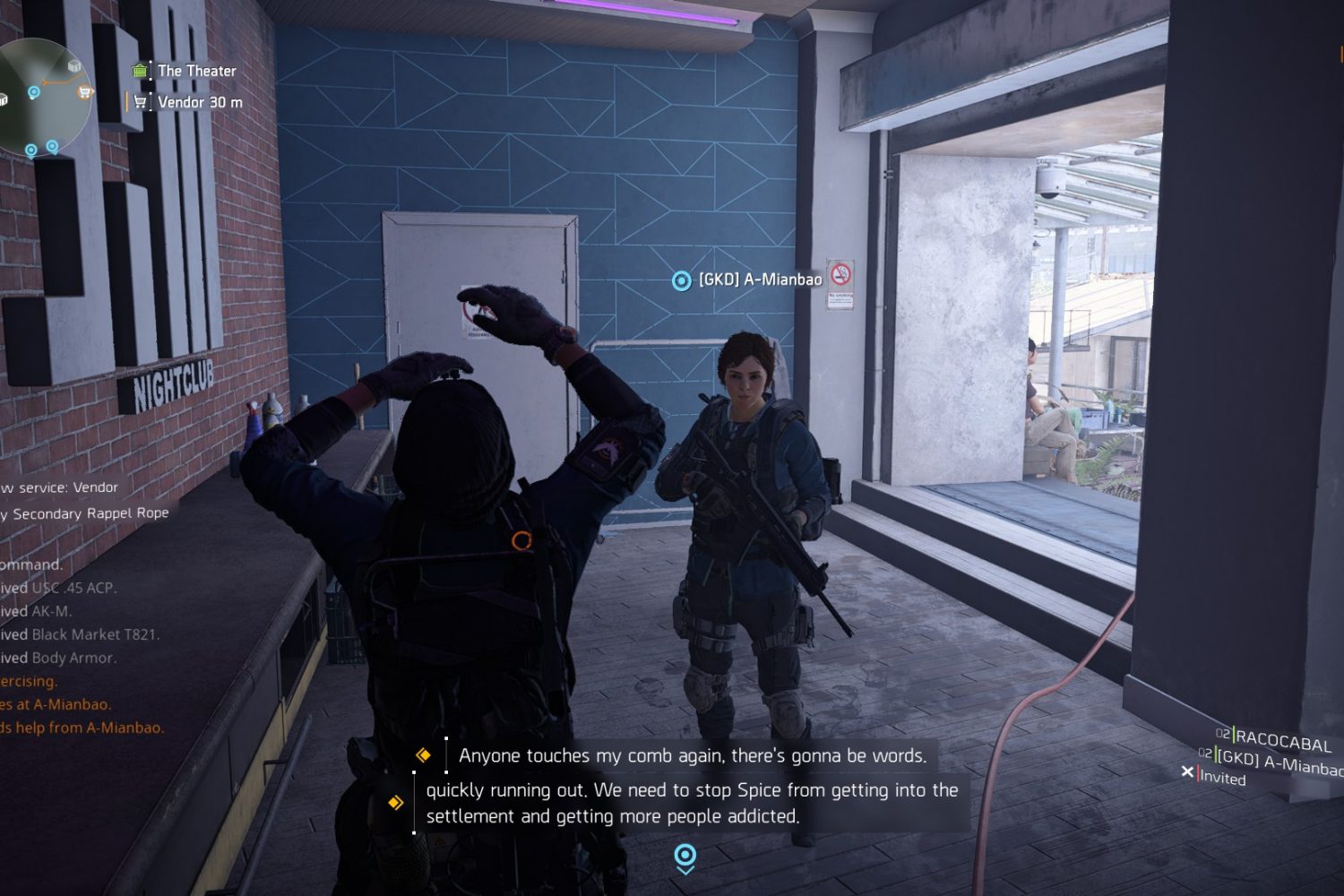Click the Vendor 30 m tracker
1344x896 pixels.
tap(199, 102)
